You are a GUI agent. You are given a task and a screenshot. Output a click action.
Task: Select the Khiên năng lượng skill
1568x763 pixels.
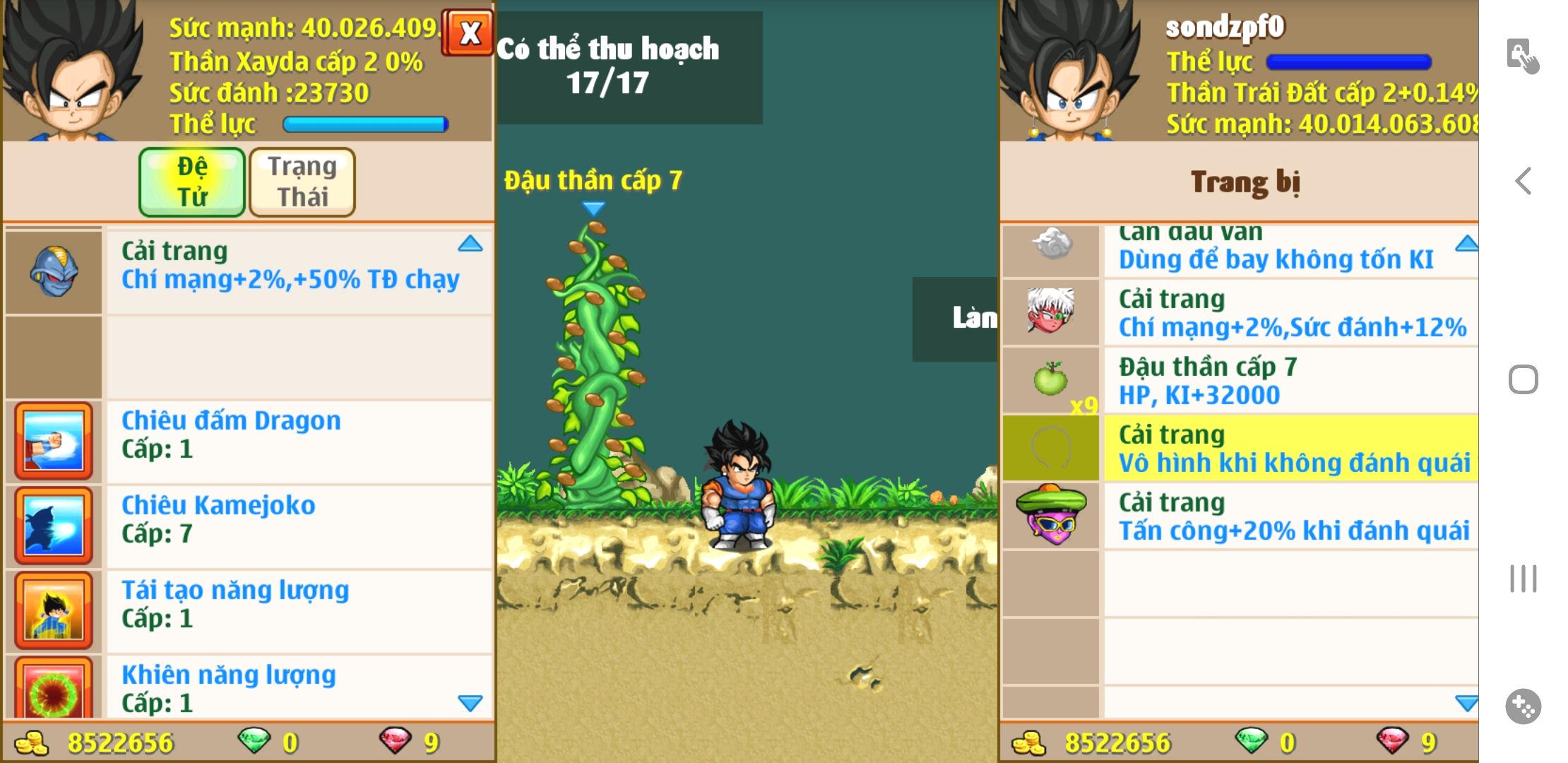click(249, 687)
